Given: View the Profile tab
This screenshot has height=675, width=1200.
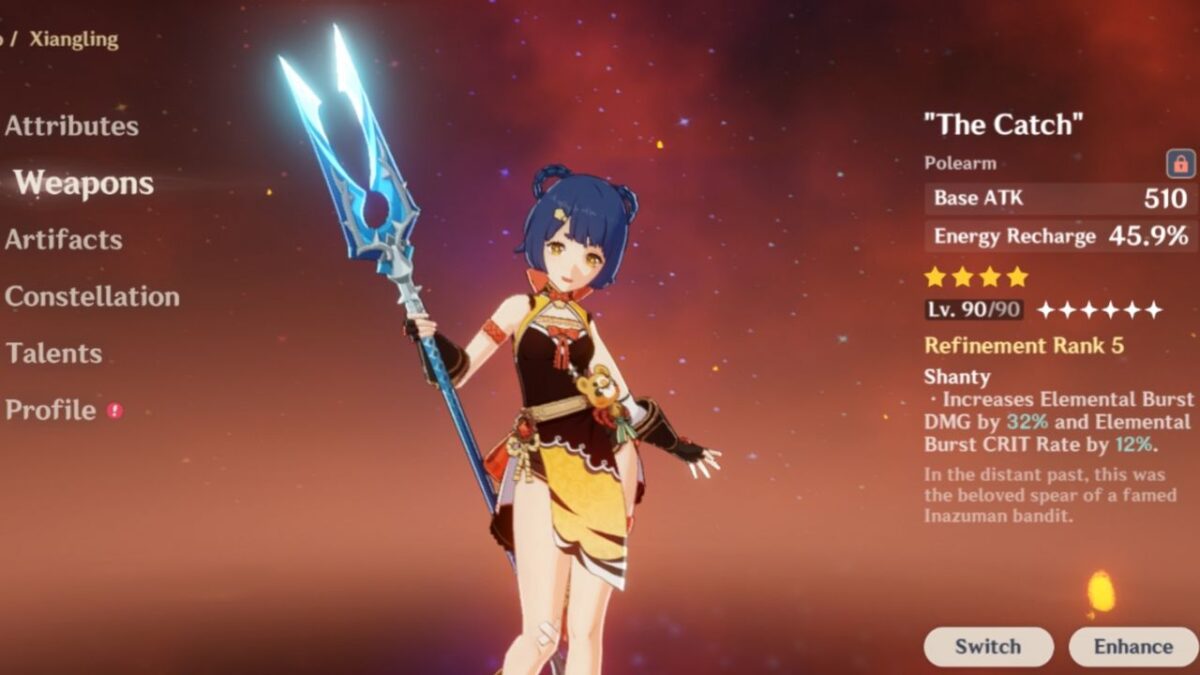Looking at the screenshot, I should (x=51, y=410).
